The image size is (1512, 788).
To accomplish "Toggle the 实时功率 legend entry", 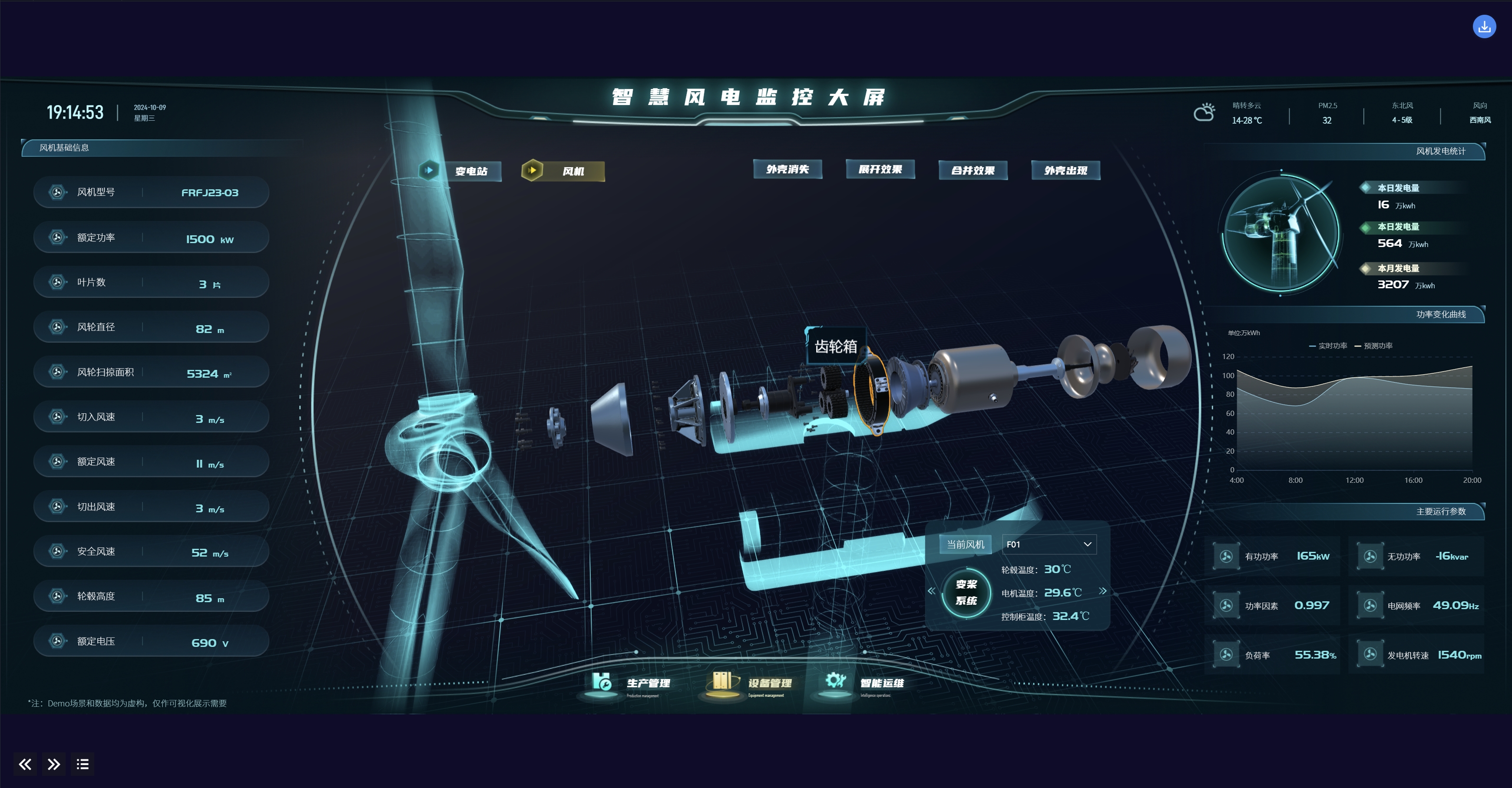I will (x=1328, y=346).
